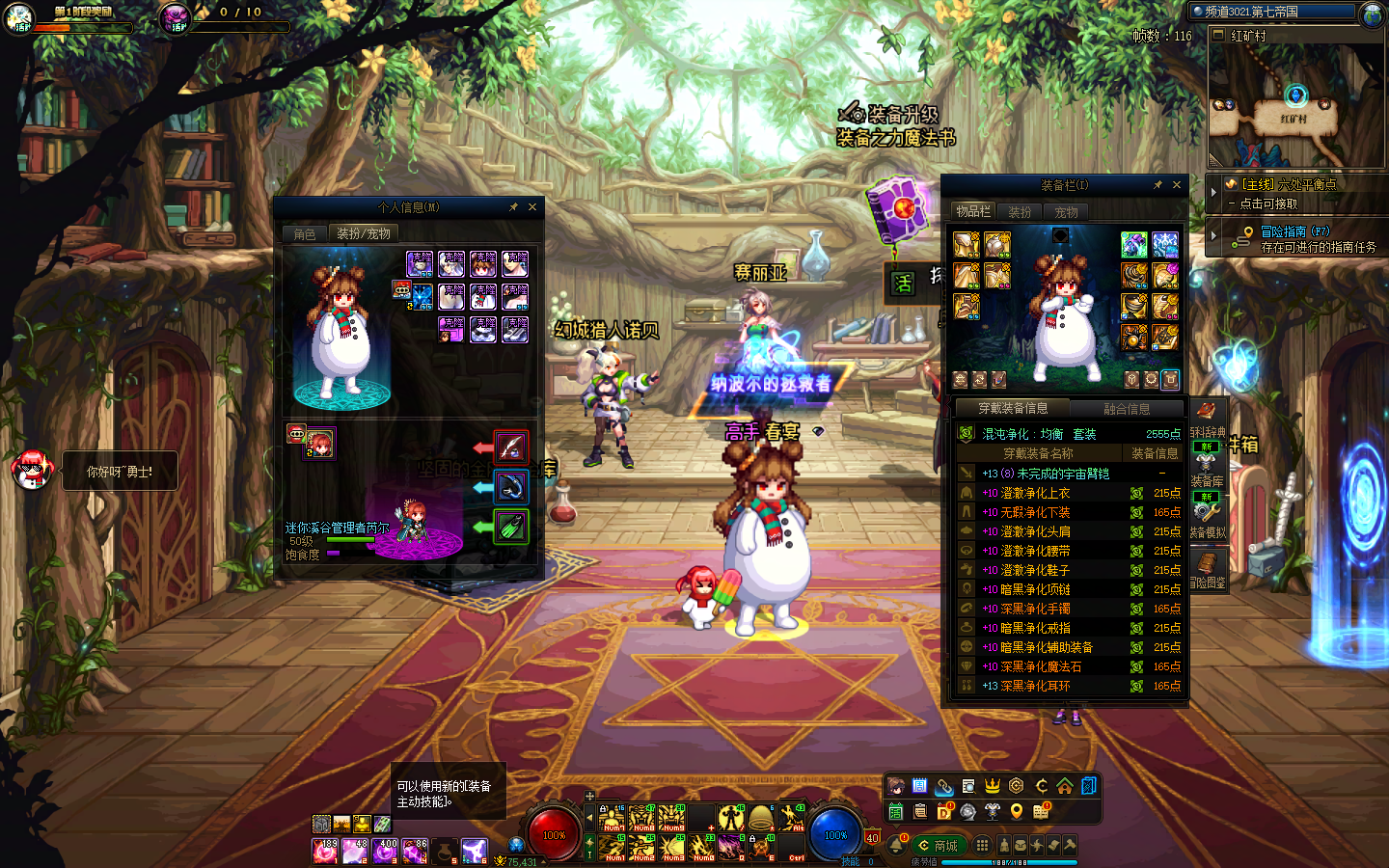Switch to the 角色 tab
This screenshot has height=868, width=1389.
pyautogui.click(x=305, y=234)
